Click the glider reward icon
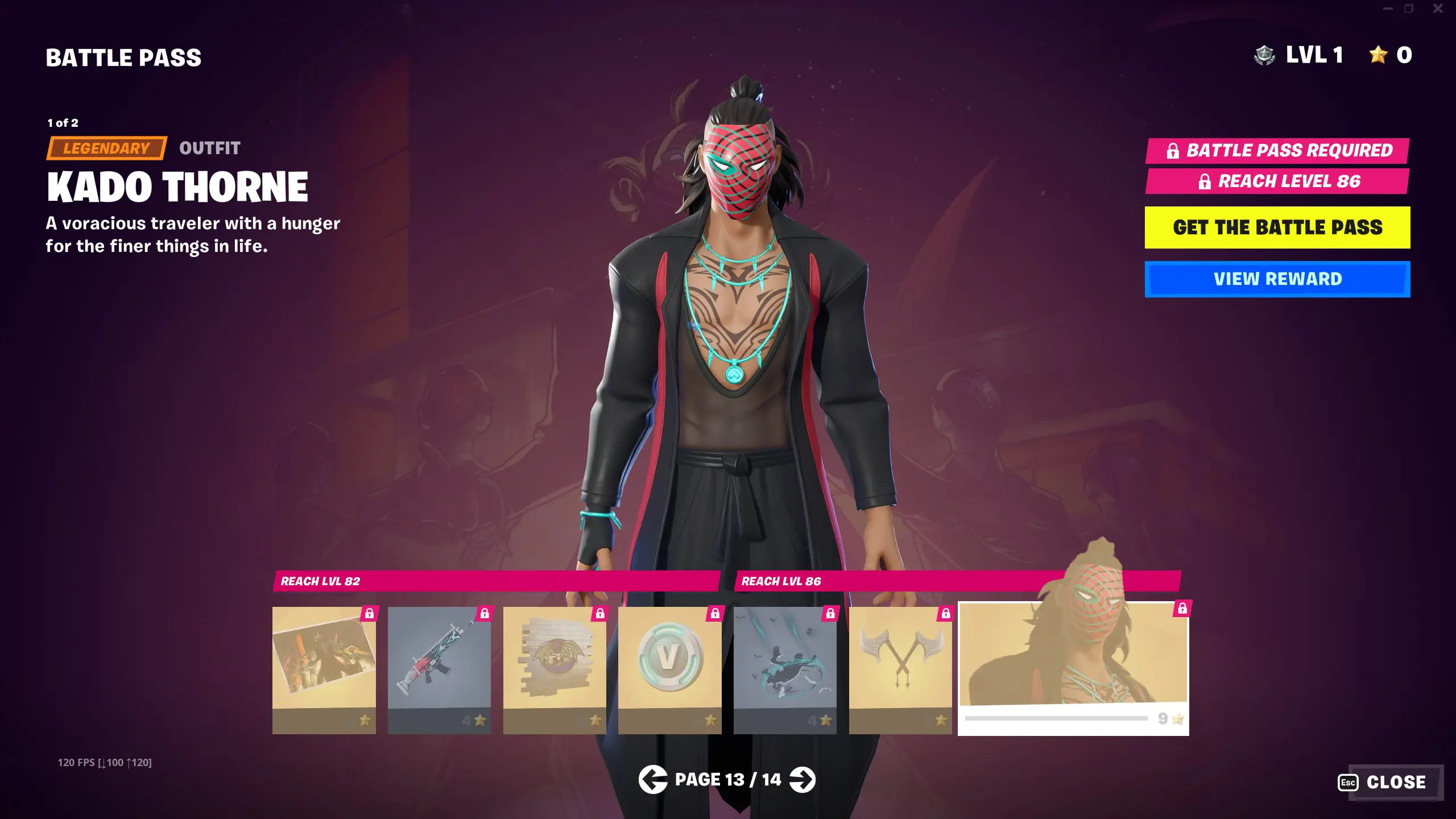This screenshot has width=1456, height=819. tap(785, 660)
